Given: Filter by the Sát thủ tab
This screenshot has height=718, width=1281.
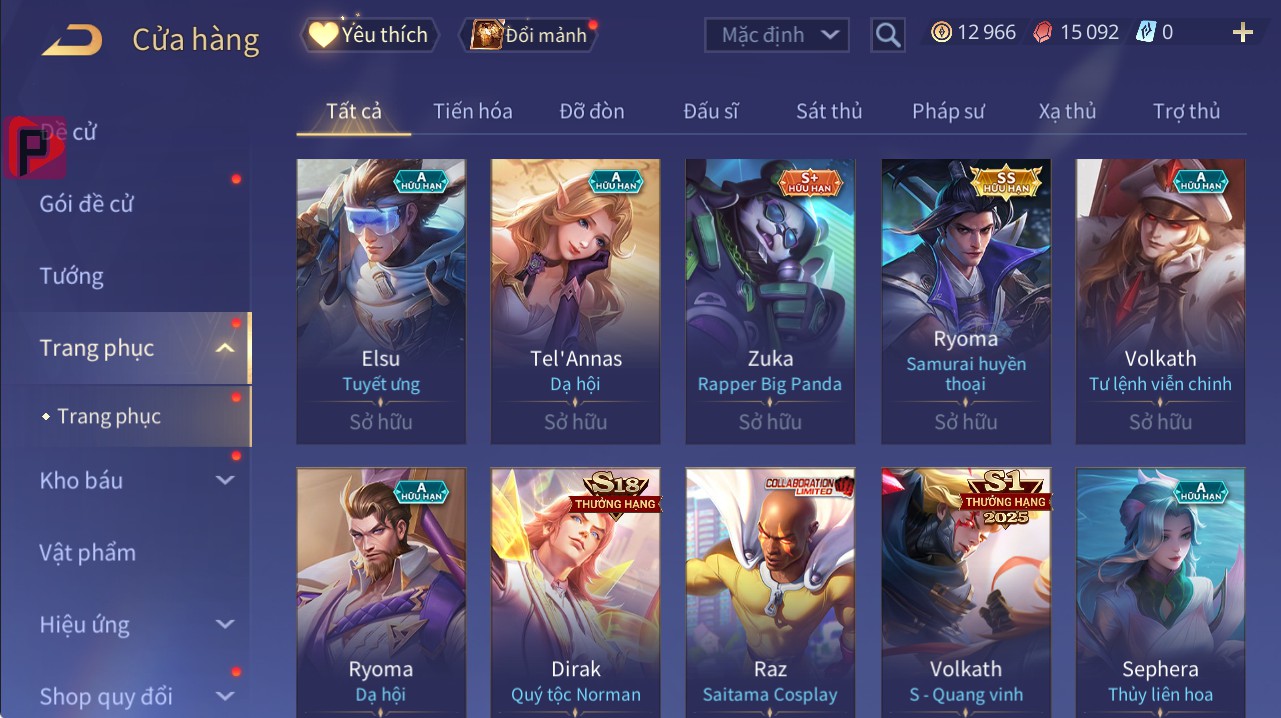Looking at the screenshot, I should pyautogui.click(x=829, y=111).
